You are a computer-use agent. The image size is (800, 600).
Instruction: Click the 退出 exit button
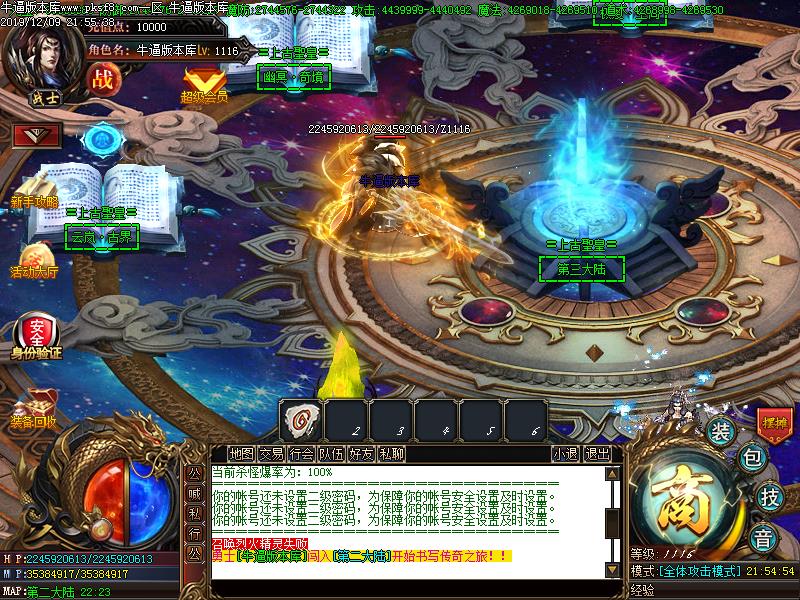(x=597, y=453)
